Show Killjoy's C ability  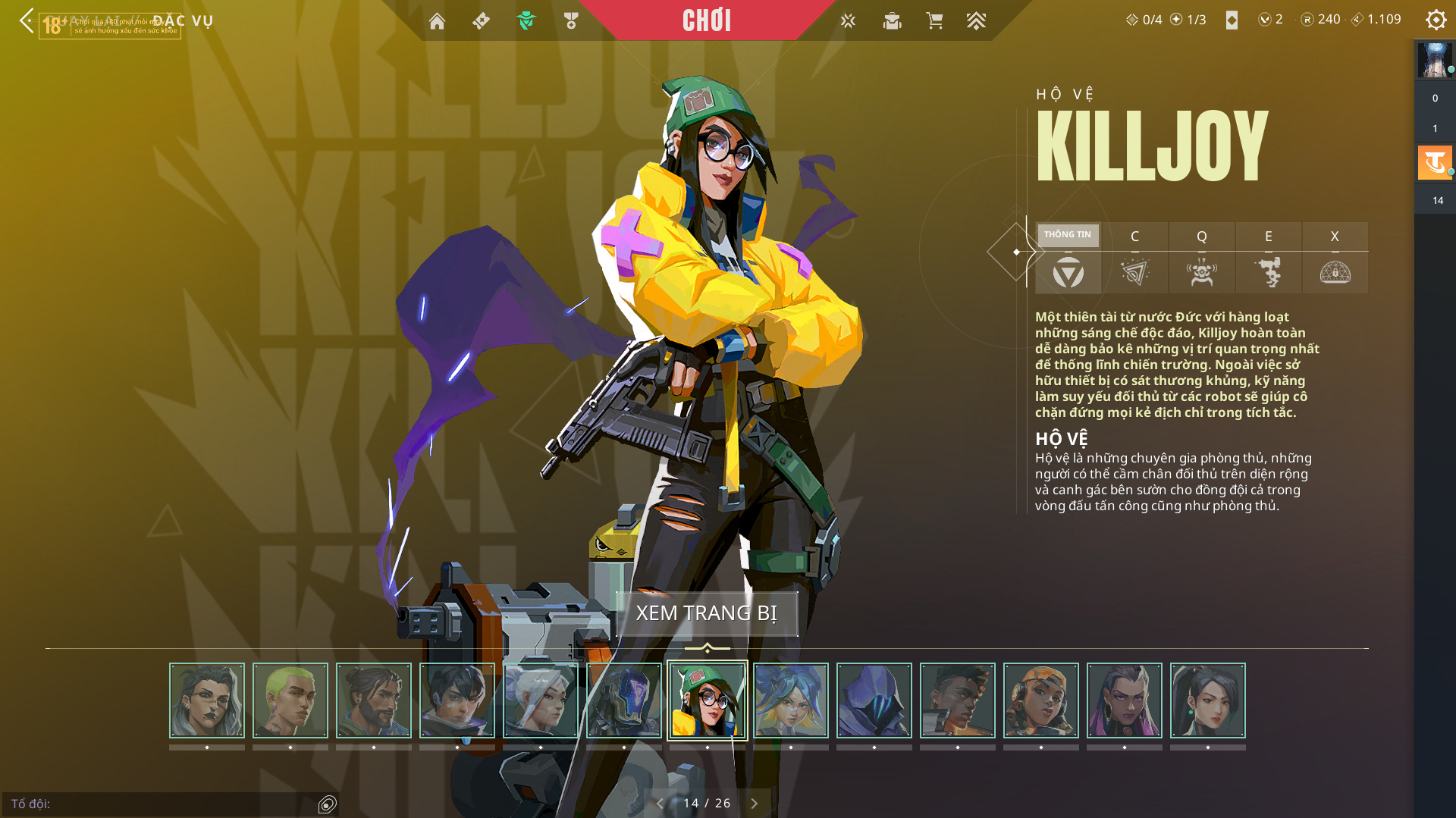point(1134,258)
